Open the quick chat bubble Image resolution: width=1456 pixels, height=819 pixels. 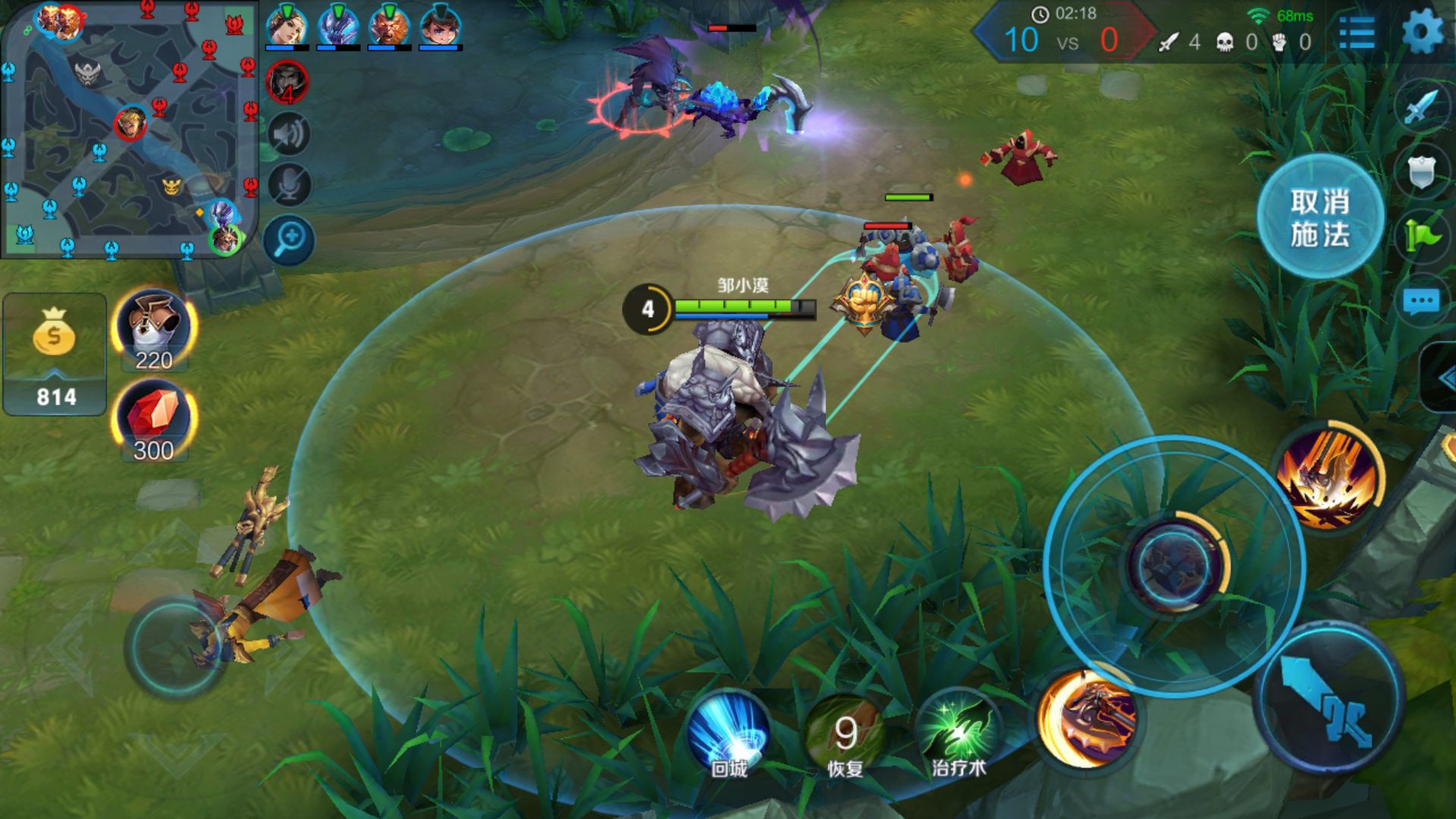[x=1421, y=302]
